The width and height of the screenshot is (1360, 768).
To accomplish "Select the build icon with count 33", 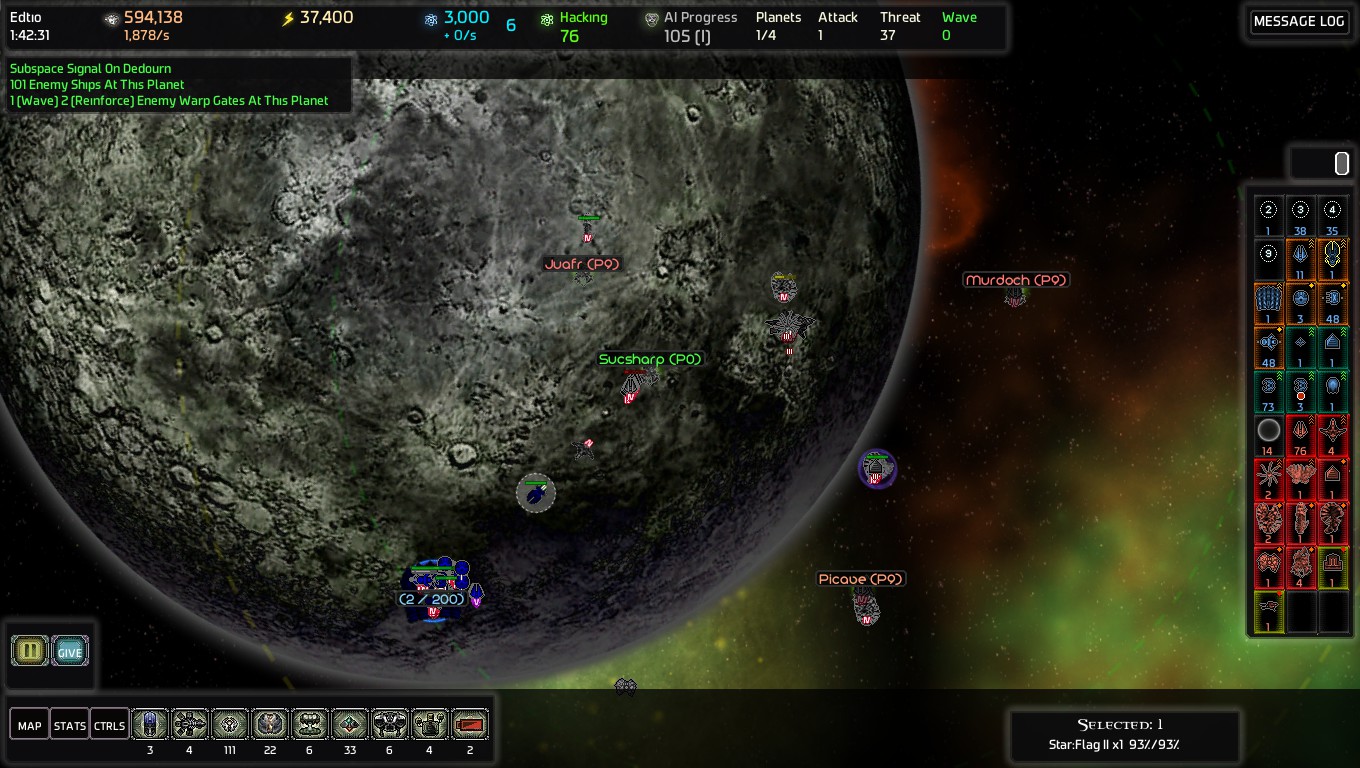I will tap(350, 724).
